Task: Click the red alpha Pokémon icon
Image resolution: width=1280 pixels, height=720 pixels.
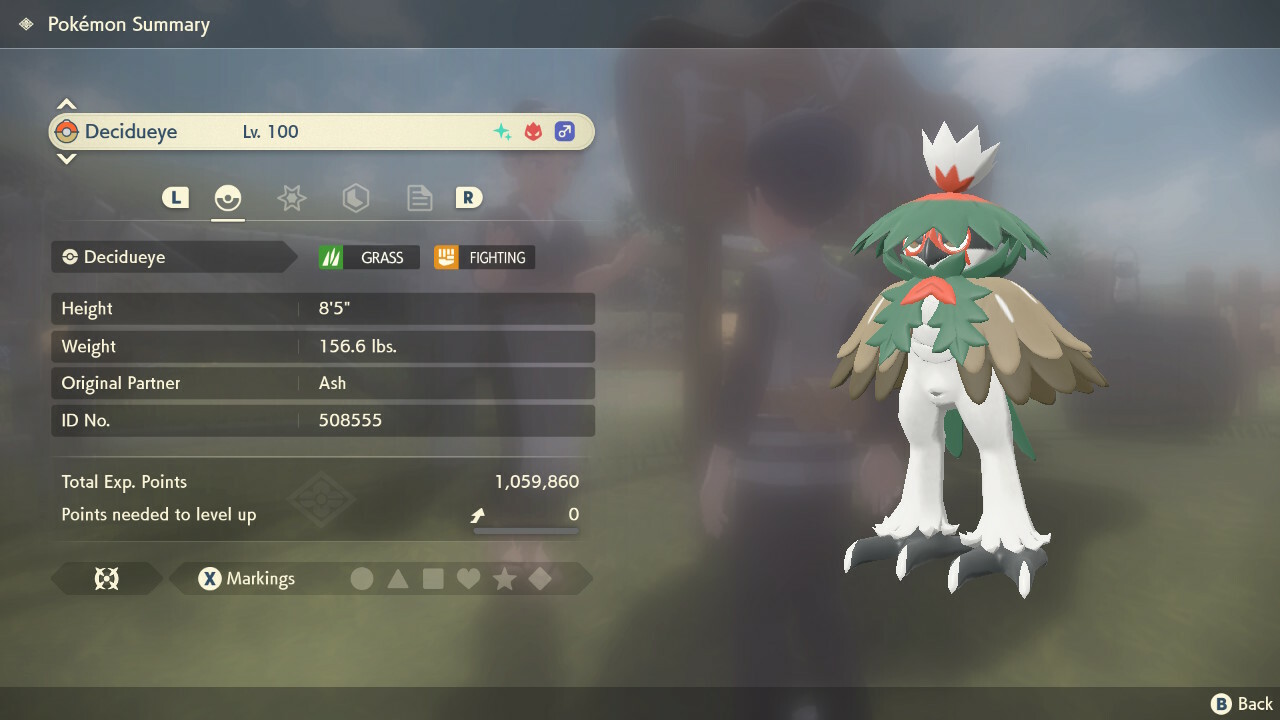Action: (533, 131)
